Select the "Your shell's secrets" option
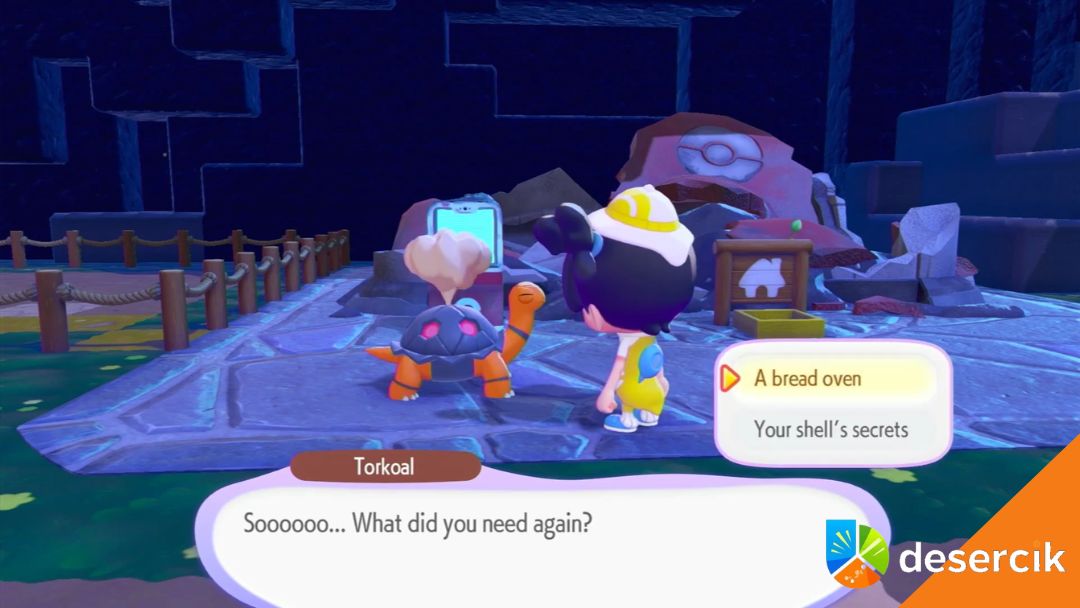Image resolution: width=1080 pixels, height=608 pixels. (831, 429)
